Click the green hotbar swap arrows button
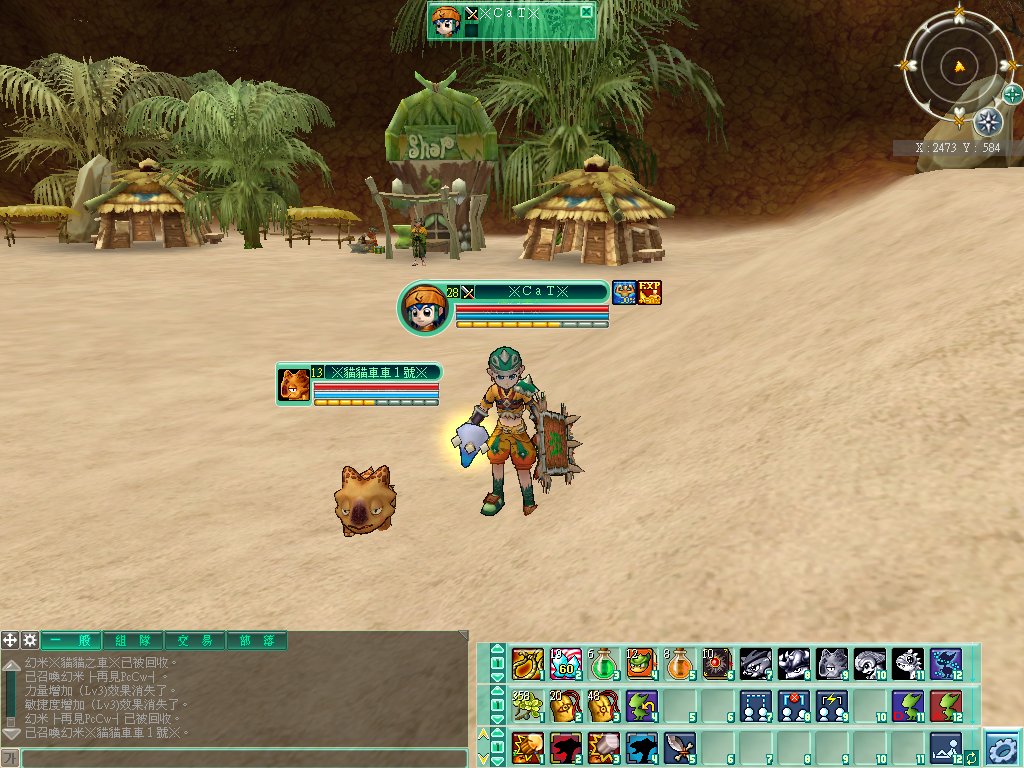Viewport: 1024px width, 768px height. [971, 757]
